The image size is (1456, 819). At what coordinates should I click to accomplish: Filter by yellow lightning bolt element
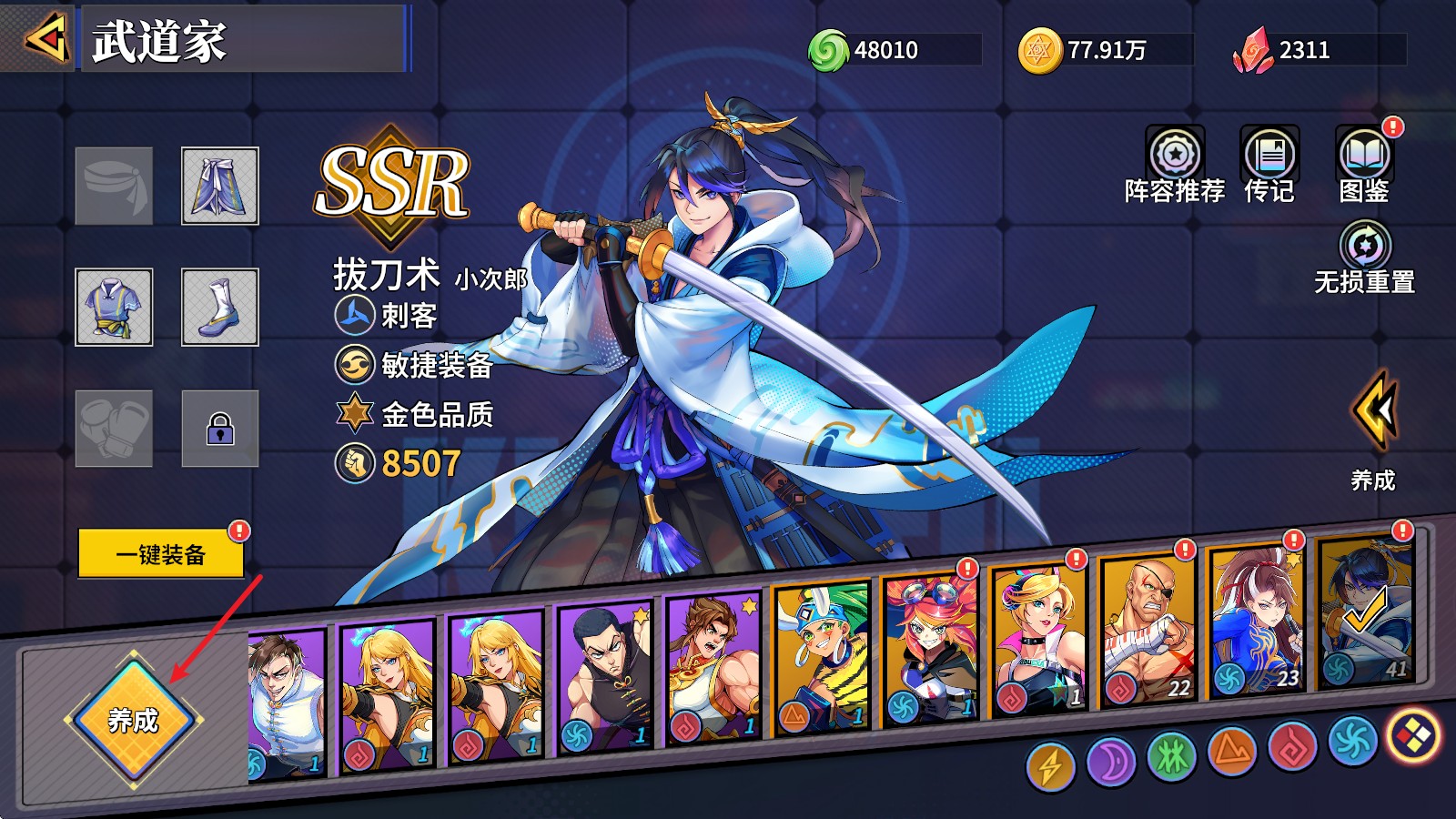pos(1050,766)
